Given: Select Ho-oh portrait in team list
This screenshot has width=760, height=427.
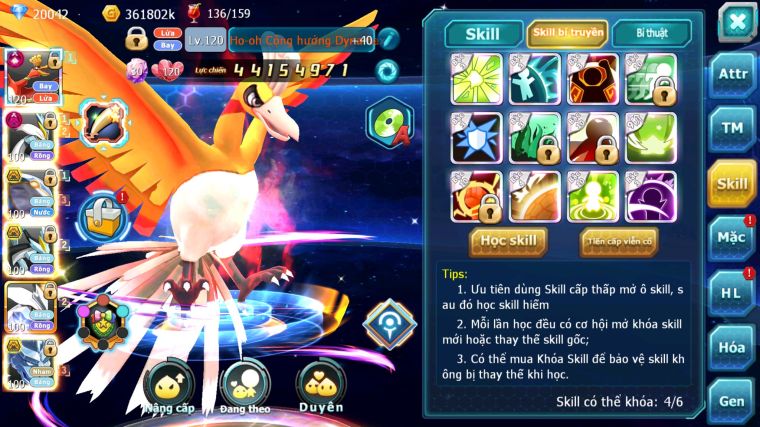Looking at the screenshot, I should tap(30, 75).
